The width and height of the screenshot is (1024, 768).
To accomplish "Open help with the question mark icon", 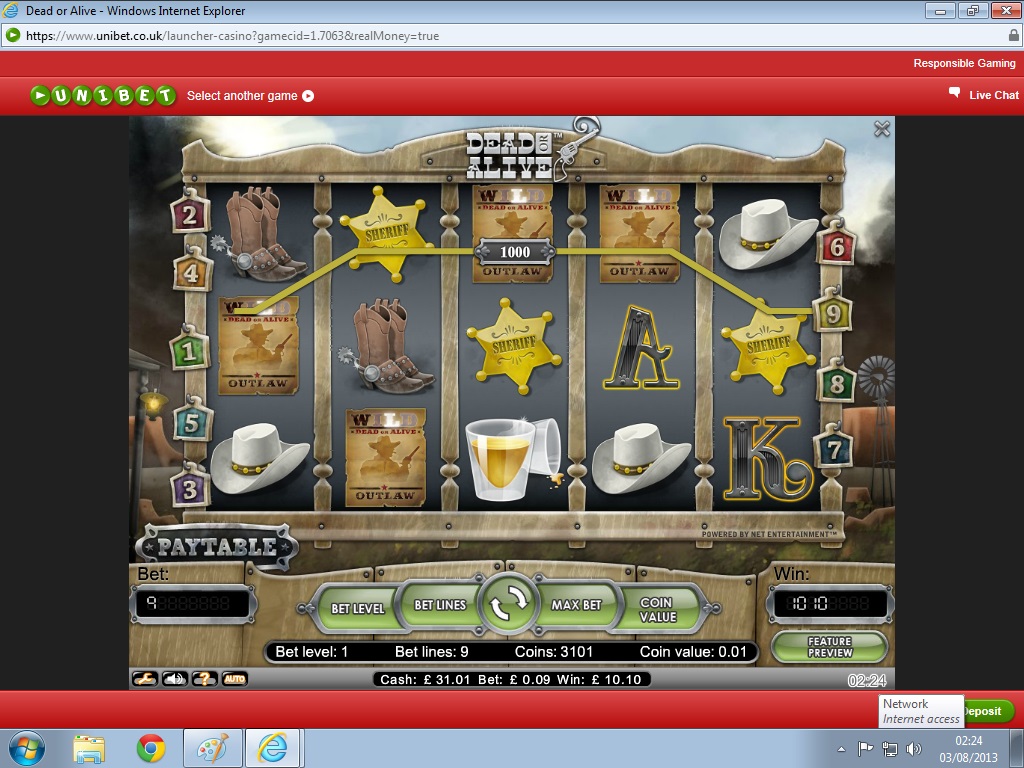I will [204, 679].
